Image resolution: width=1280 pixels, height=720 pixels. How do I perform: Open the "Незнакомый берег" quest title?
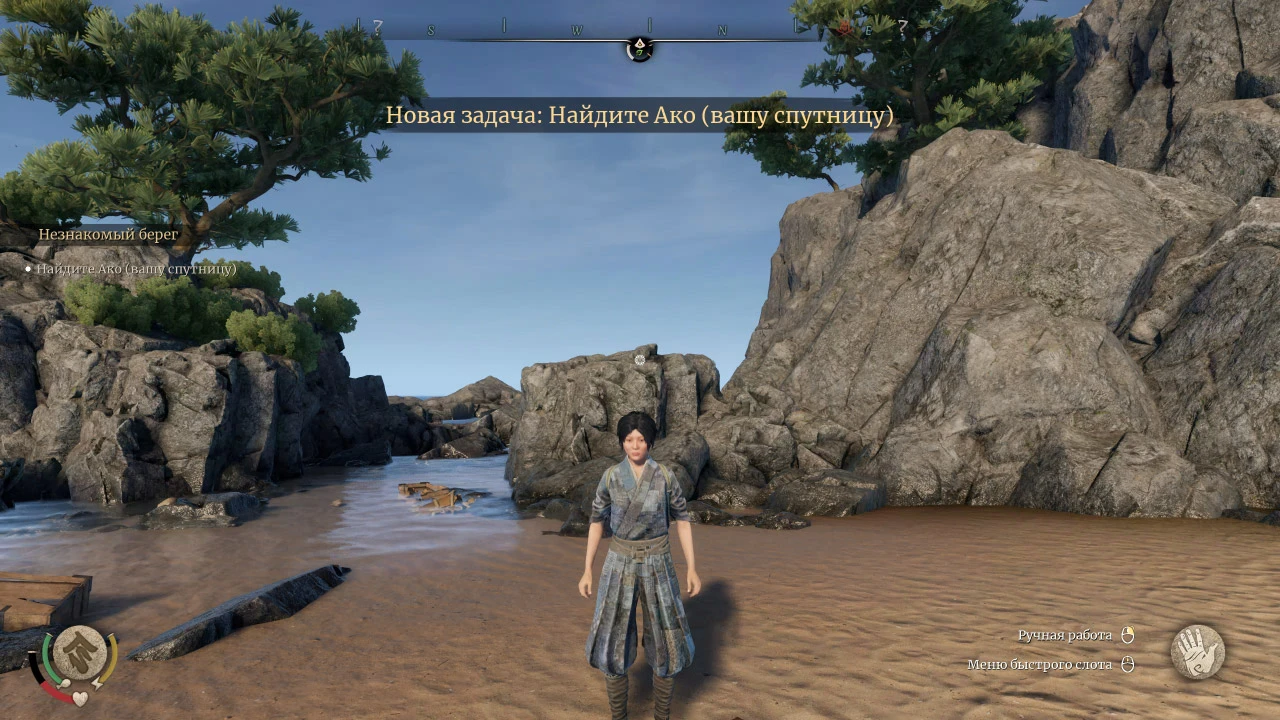[108, 234]
